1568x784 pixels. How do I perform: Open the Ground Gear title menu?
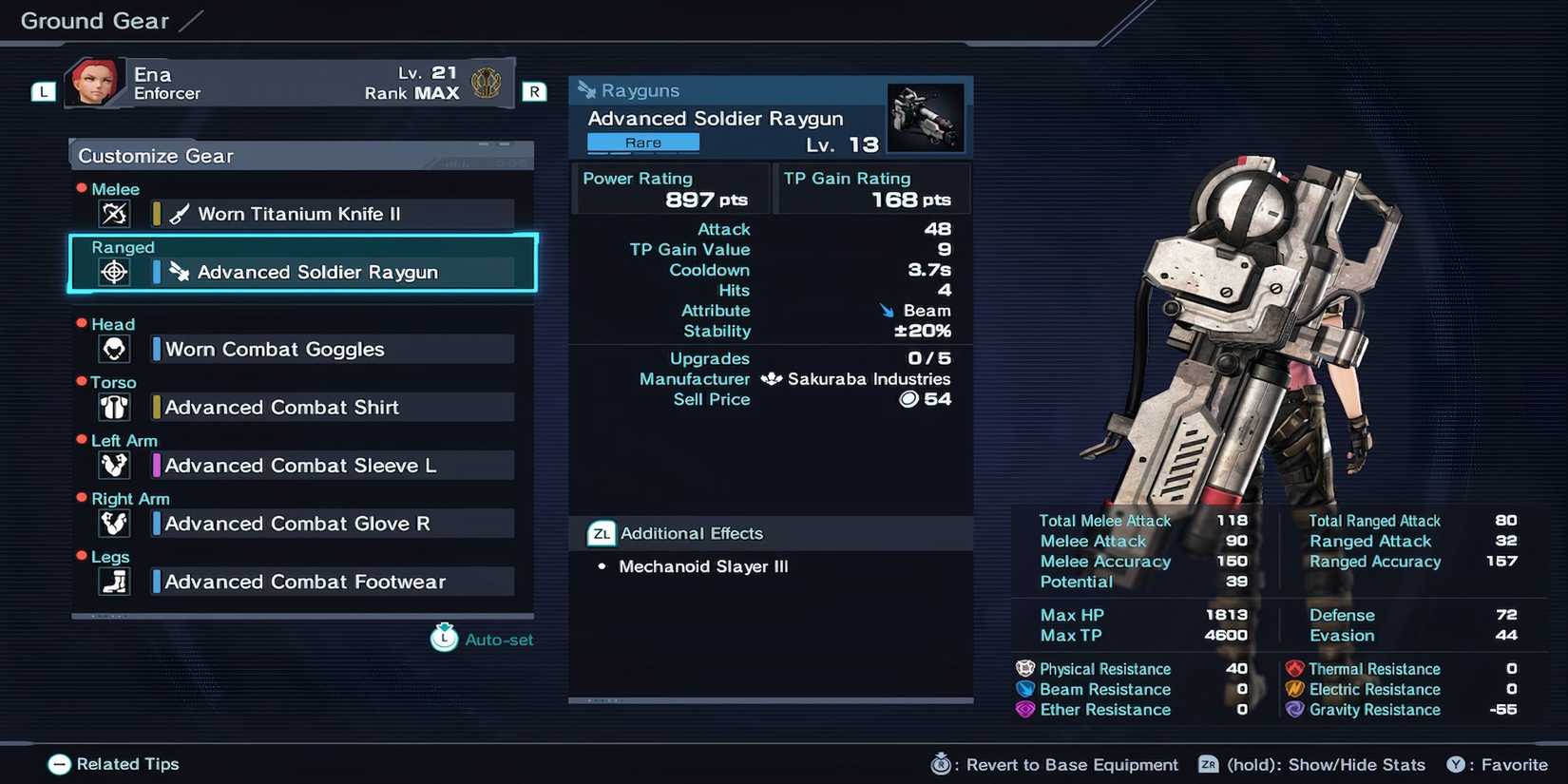92,20
